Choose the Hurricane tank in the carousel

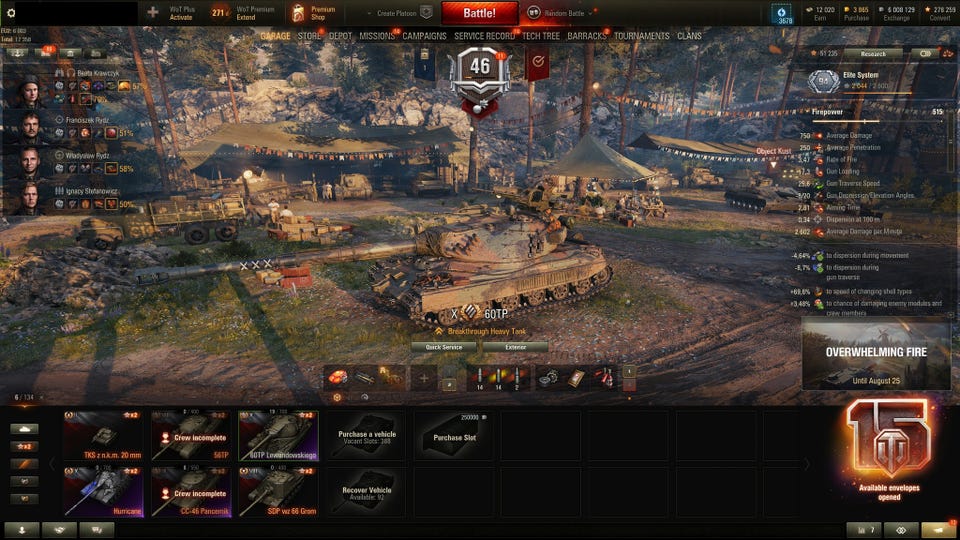[x=105, y=490]
